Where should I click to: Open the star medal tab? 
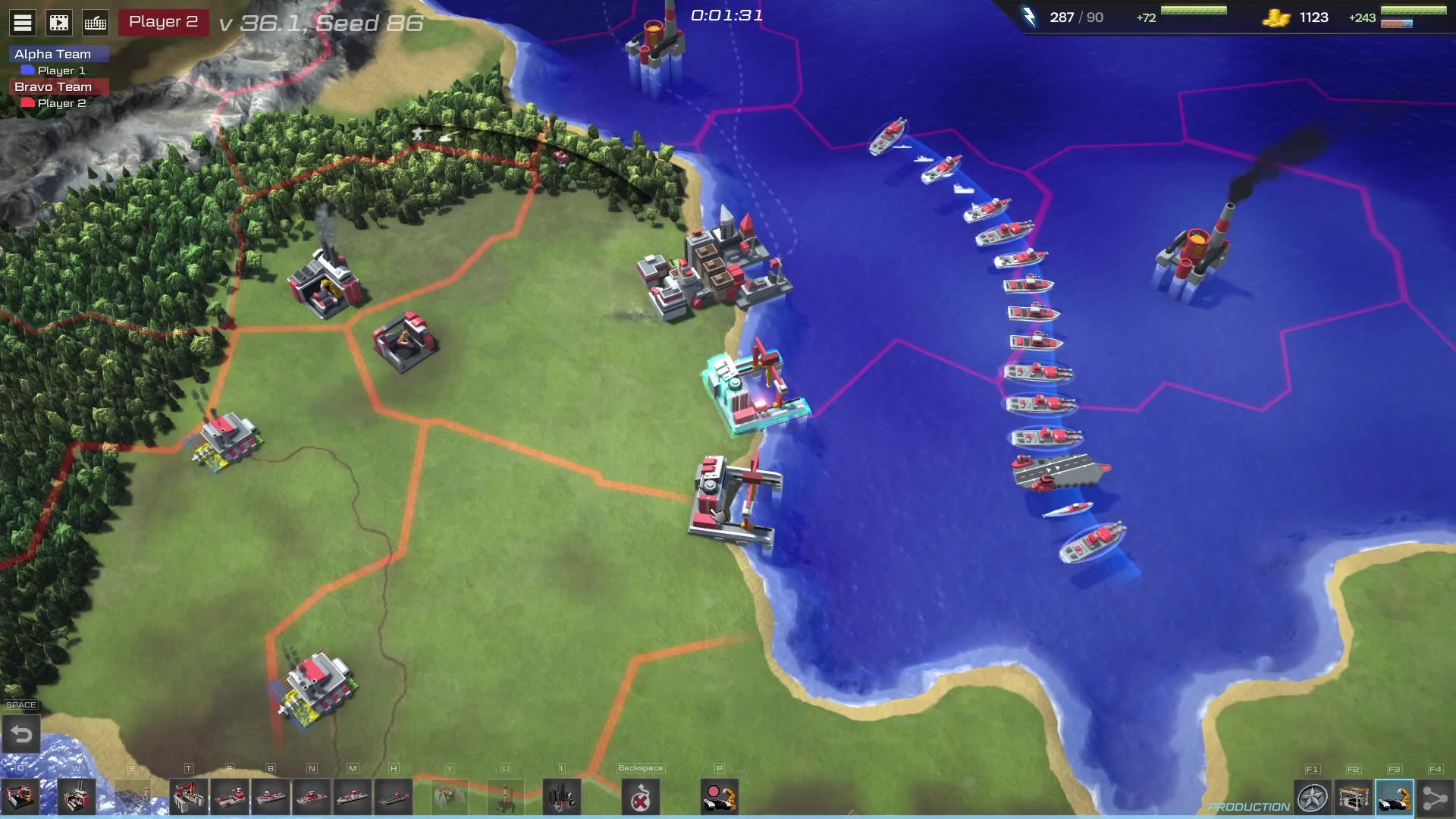[x=1313, y=798]
